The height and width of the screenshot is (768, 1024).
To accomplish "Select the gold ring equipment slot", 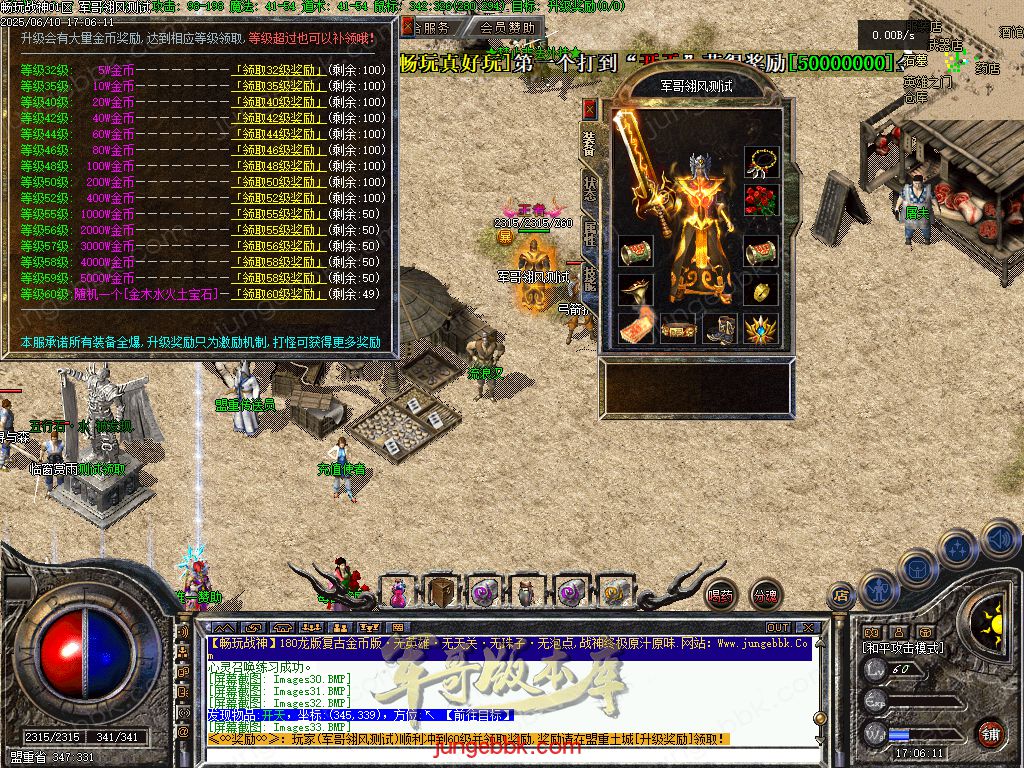I will coord(761,291).
